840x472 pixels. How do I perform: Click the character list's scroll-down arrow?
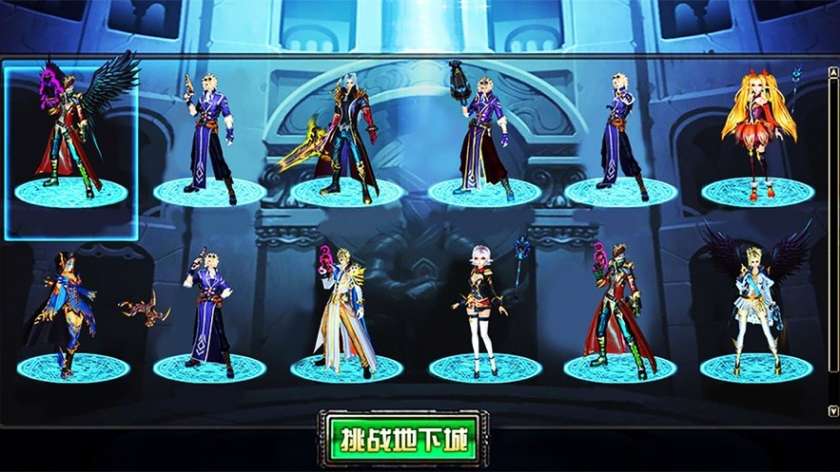pyautogui.click(x=833, y=410)
